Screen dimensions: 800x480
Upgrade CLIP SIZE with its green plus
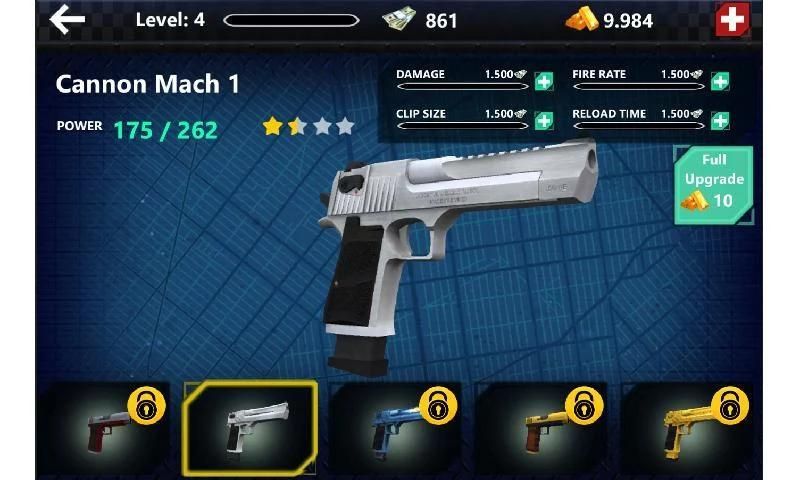[544, 121]
